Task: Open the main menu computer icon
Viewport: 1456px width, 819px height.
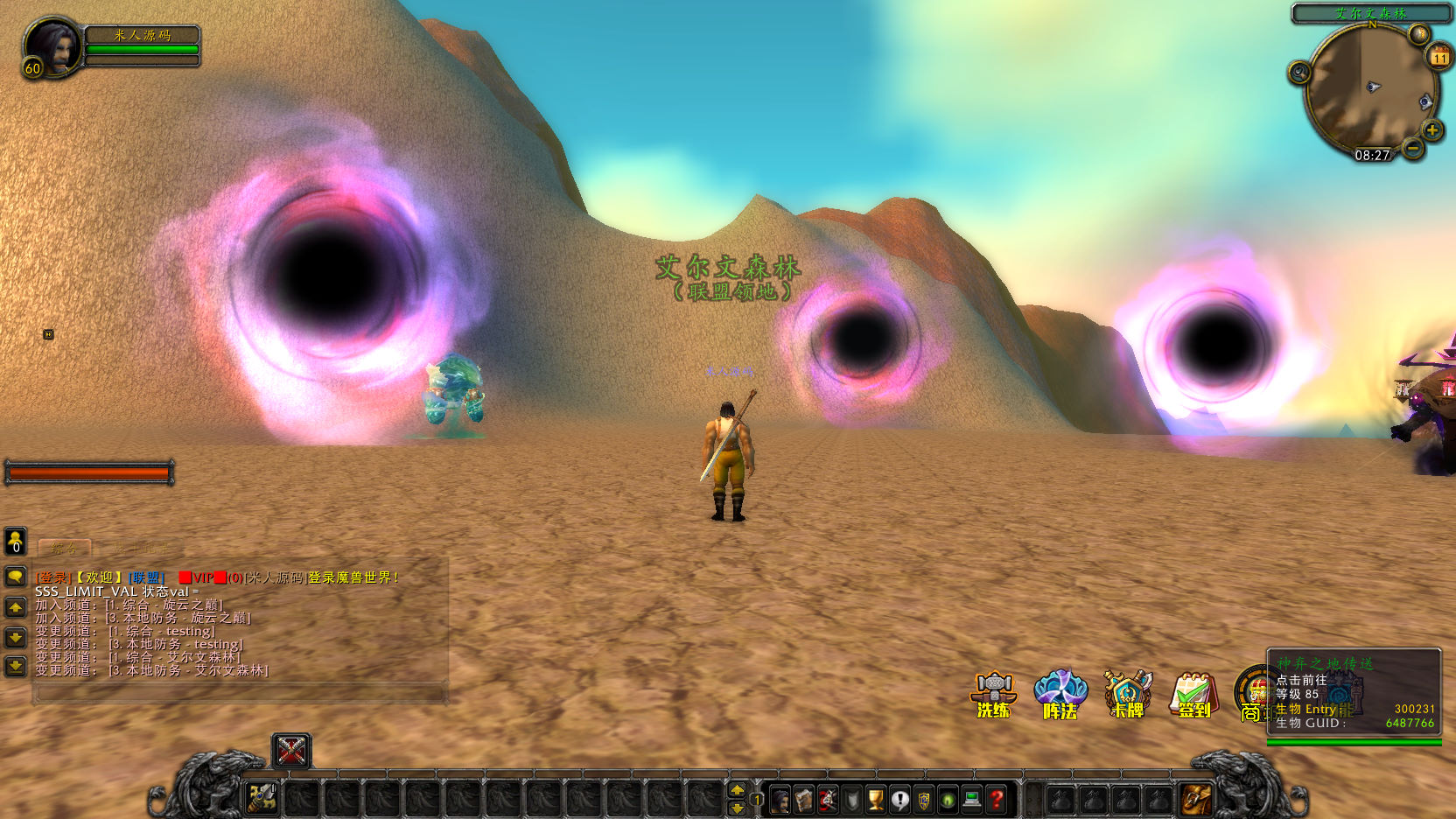Action: click(971, 799)
